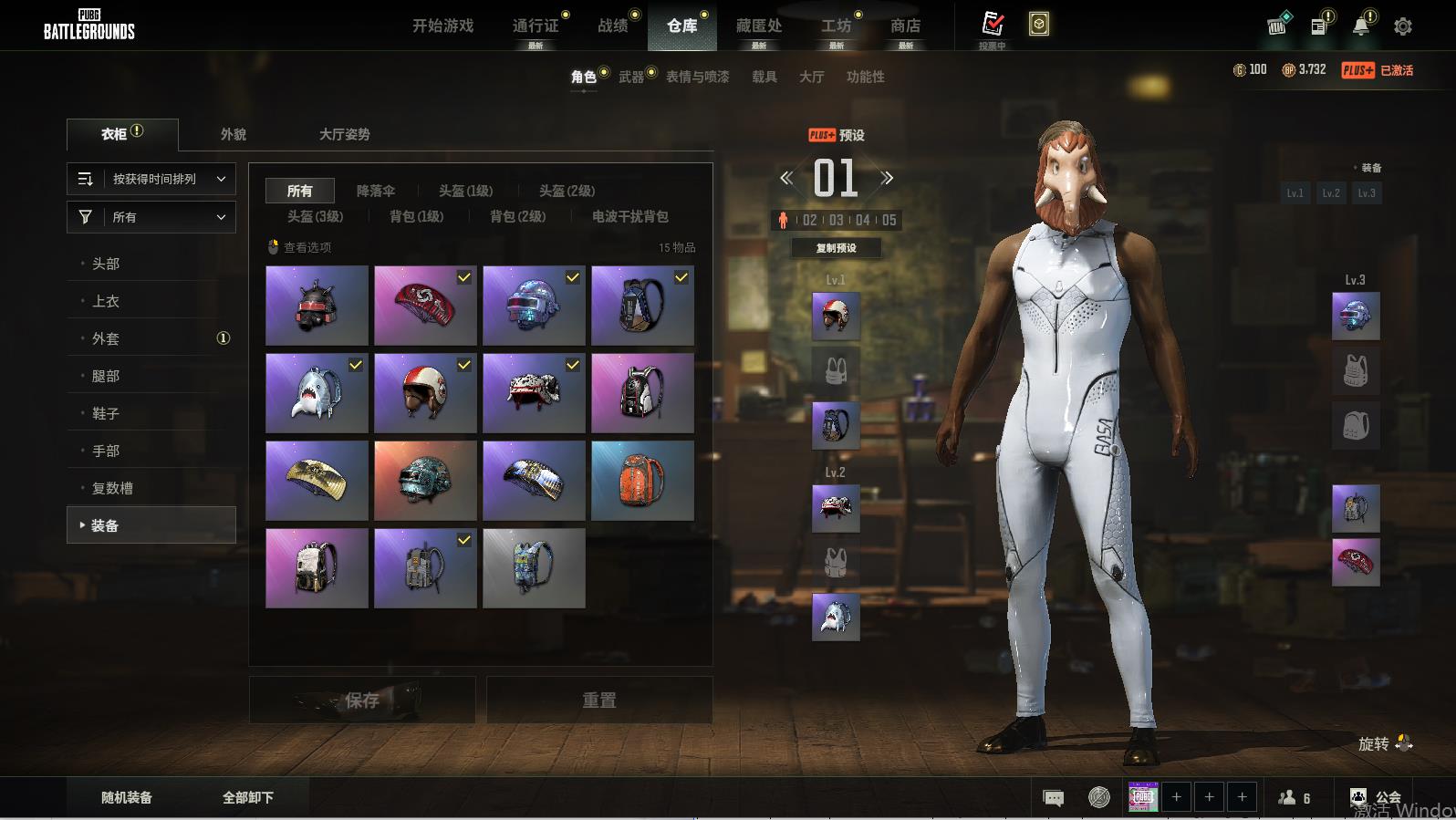Click the 保存 save button
The image size is (1456, 820).
coord(362,701)
